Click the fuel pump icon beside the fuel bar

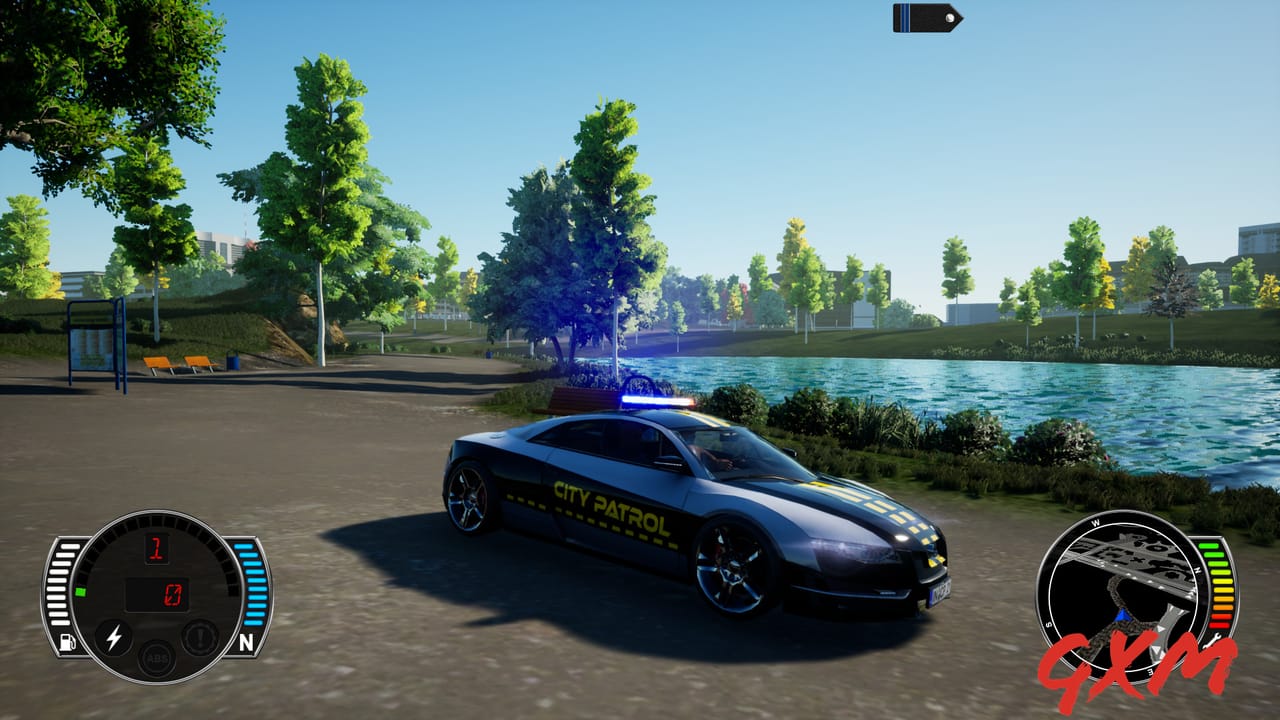pos(66,641)
